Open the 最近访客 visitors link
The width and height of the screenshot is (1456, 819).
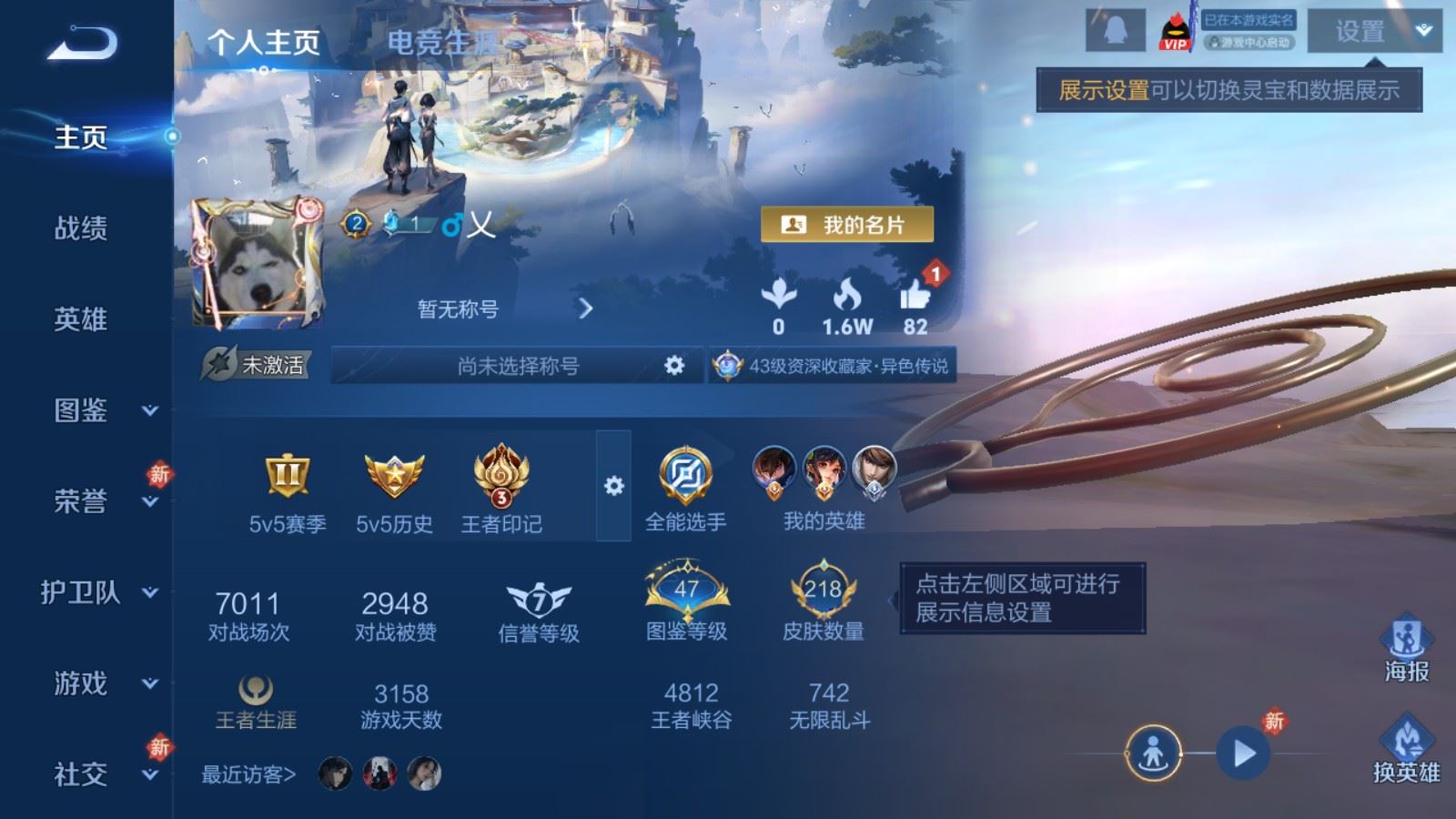coord(244,774)
